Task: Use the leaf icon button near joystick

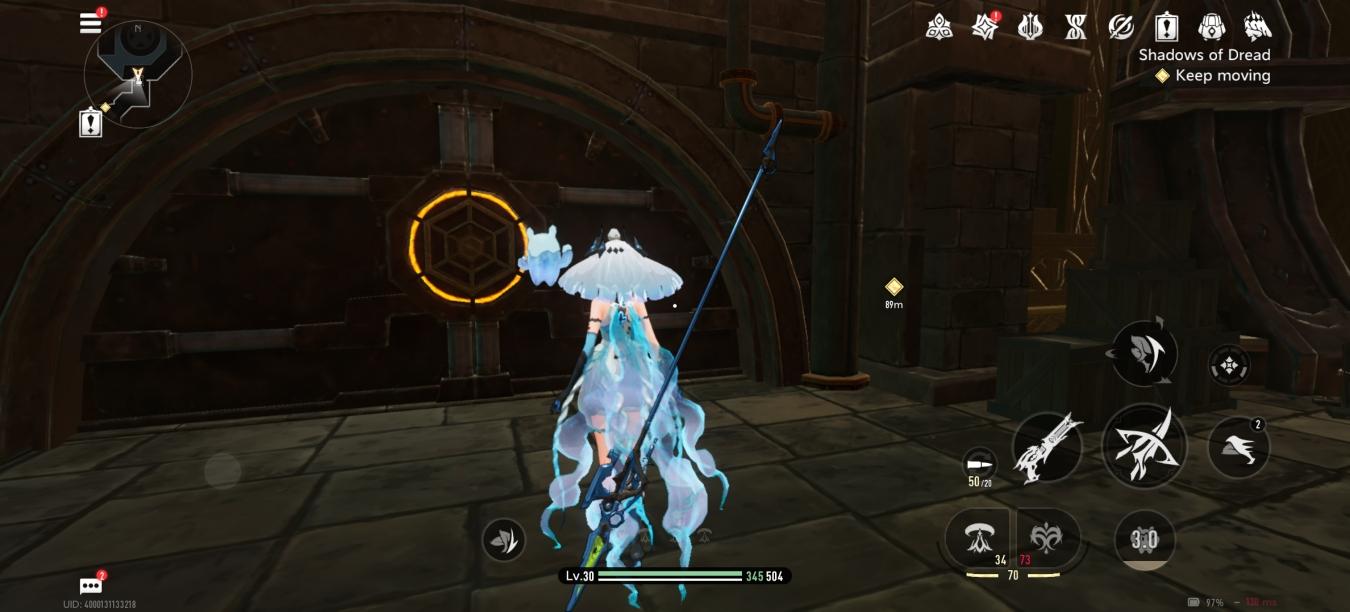Action: coord(504,540)
